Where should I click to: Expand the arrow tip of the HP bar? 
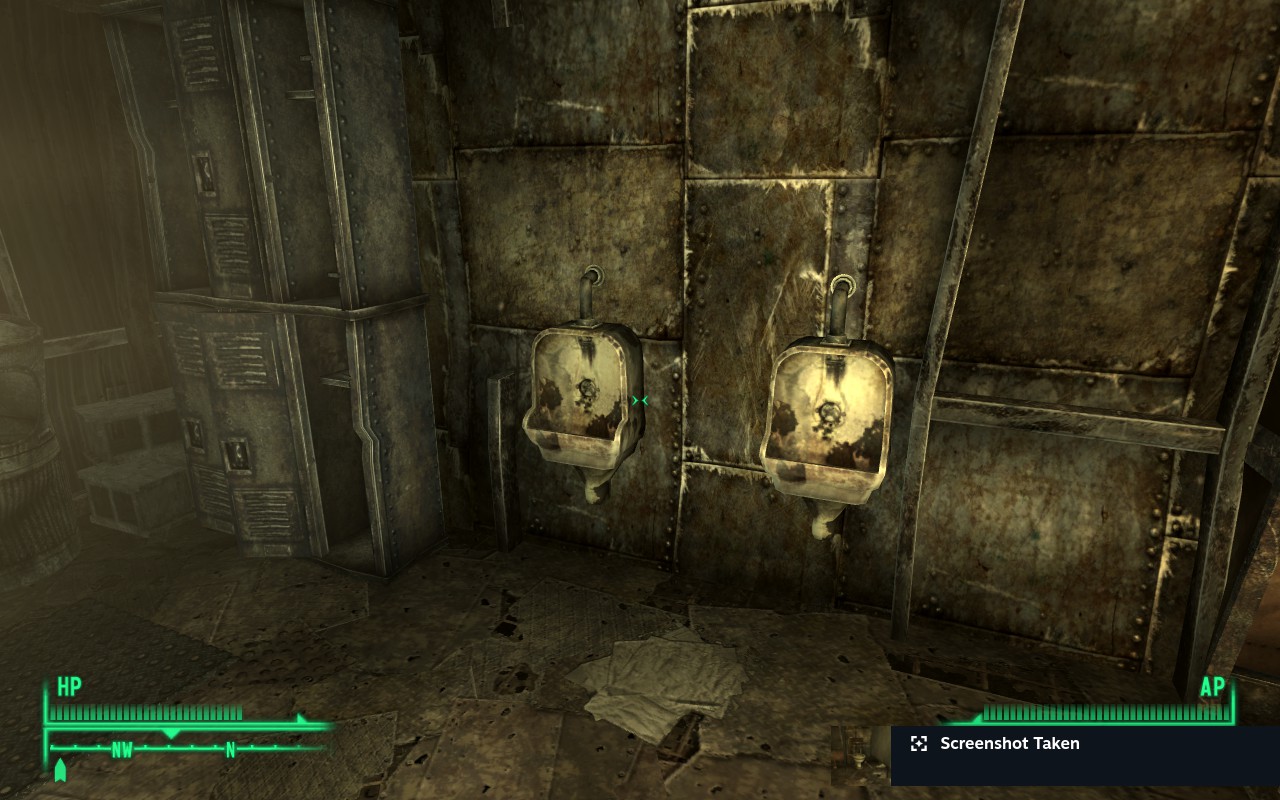tap(300, 718)
